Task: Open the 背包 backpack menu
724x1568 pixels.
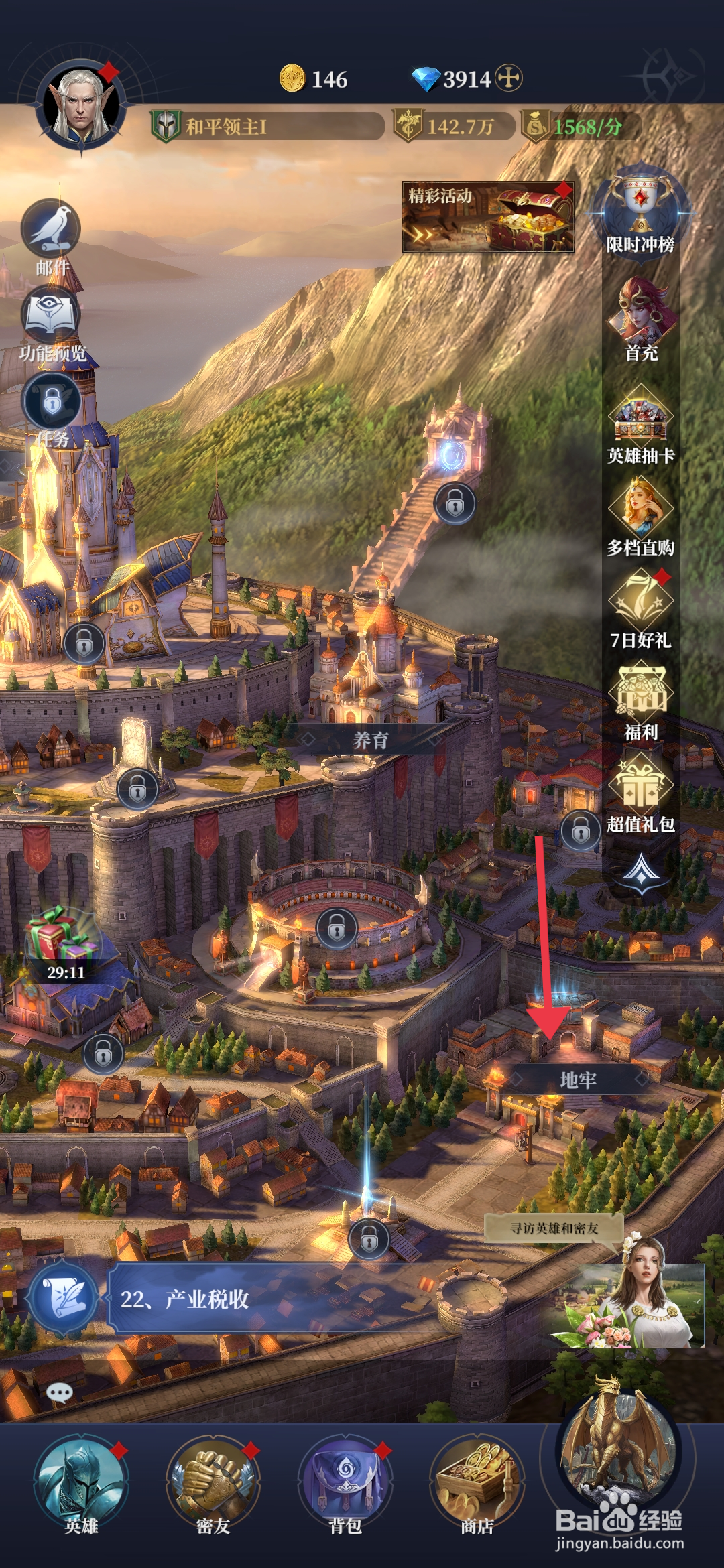Action: pyautogui.click(x=345, y=1485)
